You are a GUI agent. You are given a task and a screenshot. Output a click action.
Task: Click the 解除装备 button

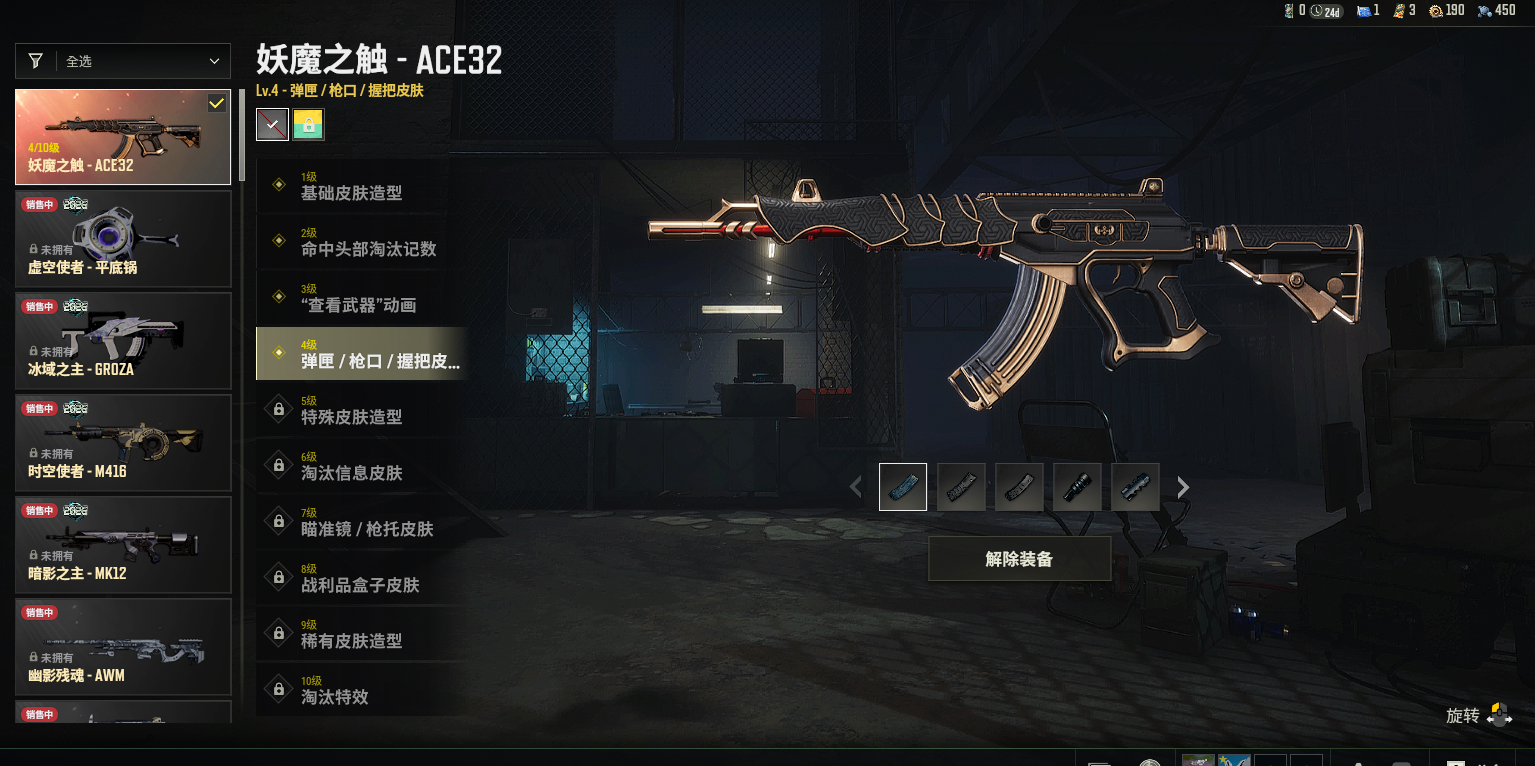[1019, 559]
